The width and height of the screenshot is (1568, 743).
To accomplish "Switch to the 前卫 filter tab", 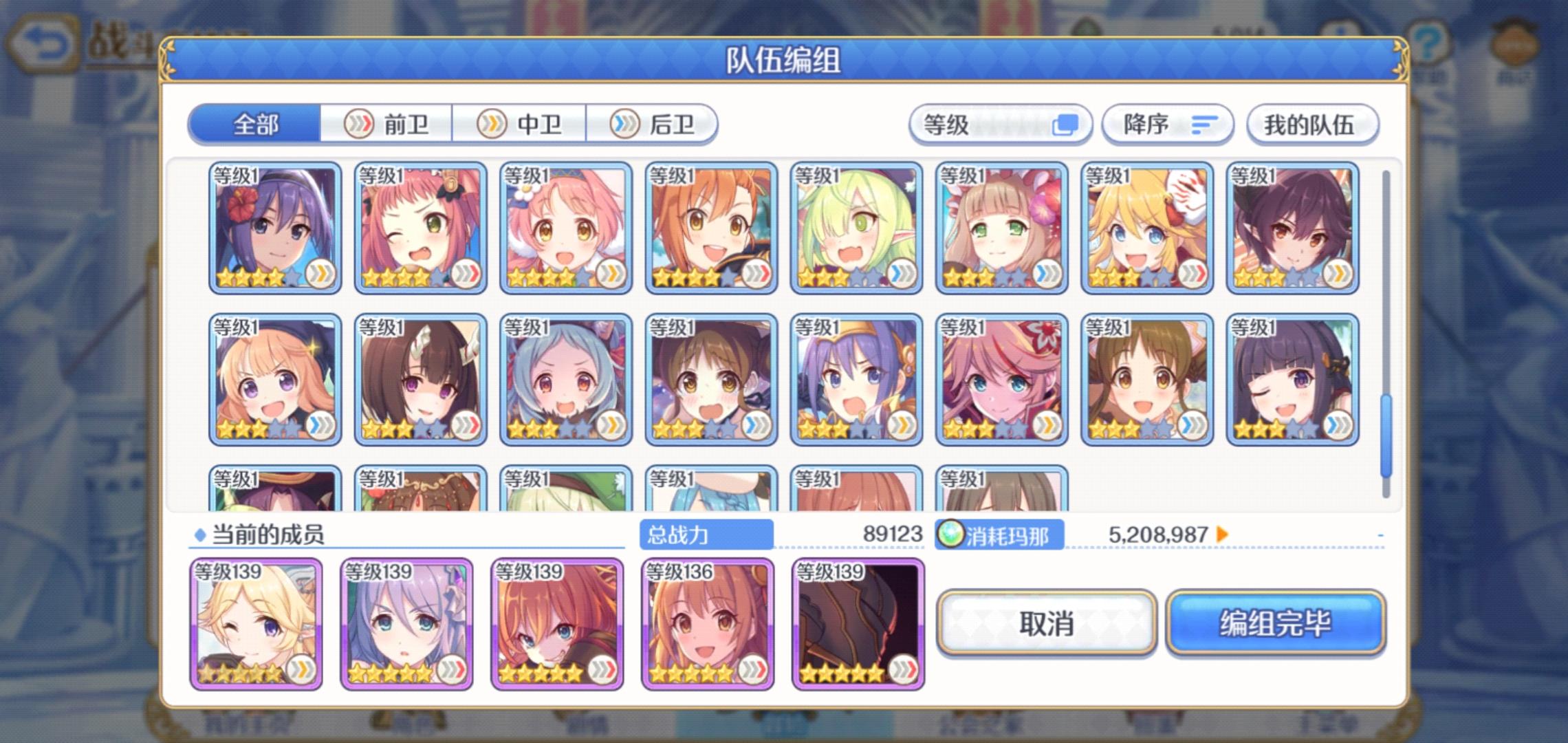I will tap(387, 124).
